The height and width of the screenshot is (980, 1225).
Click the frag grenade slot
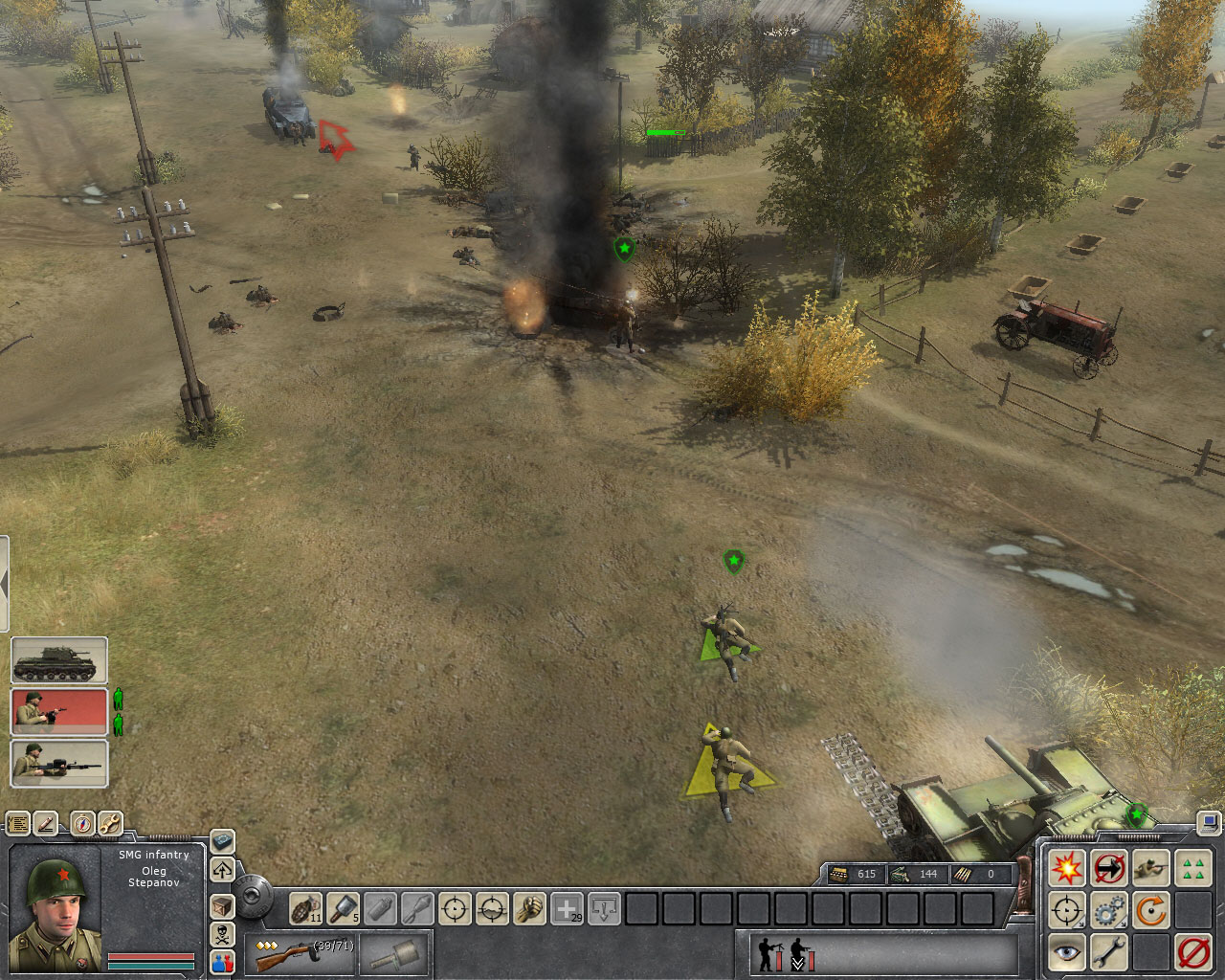[x=305, y=907]
